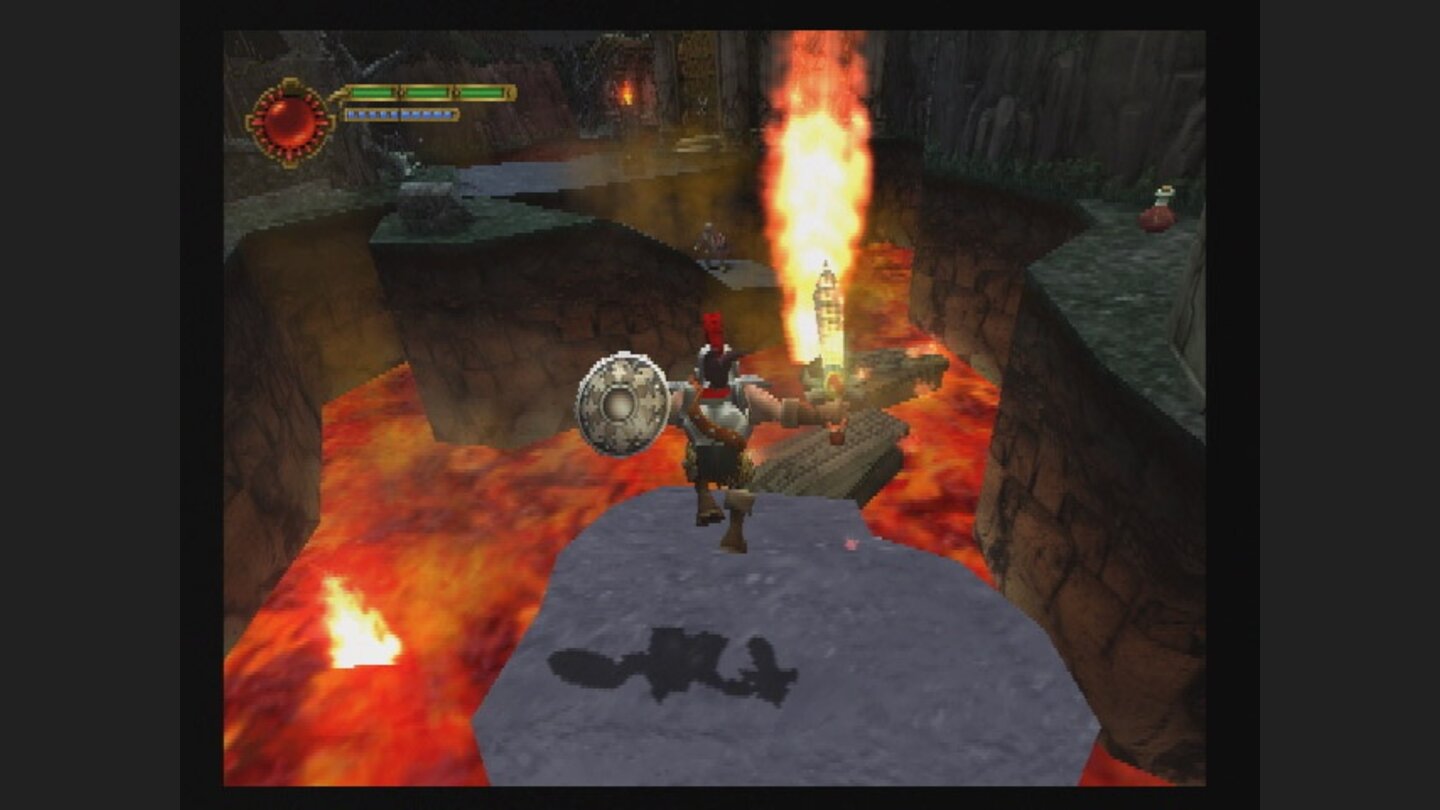The width and height of the screenshot is (1440, 810).
Task: Click the blue armor bar below the health bar
Action: pyautogui.click(x=400, y=115)
